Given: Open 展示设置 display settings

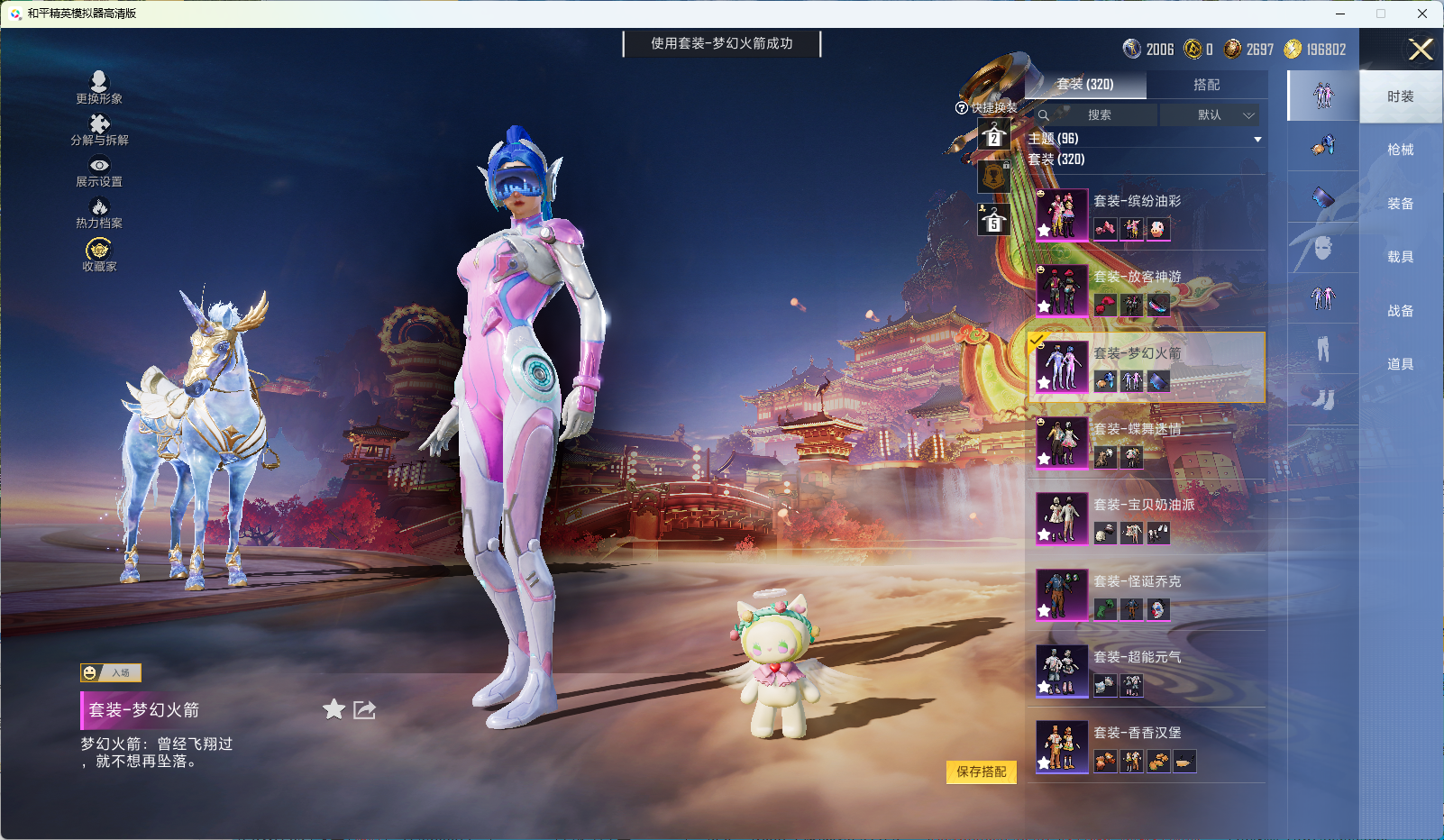Looking at the screenshot, I should coord(99,171).
